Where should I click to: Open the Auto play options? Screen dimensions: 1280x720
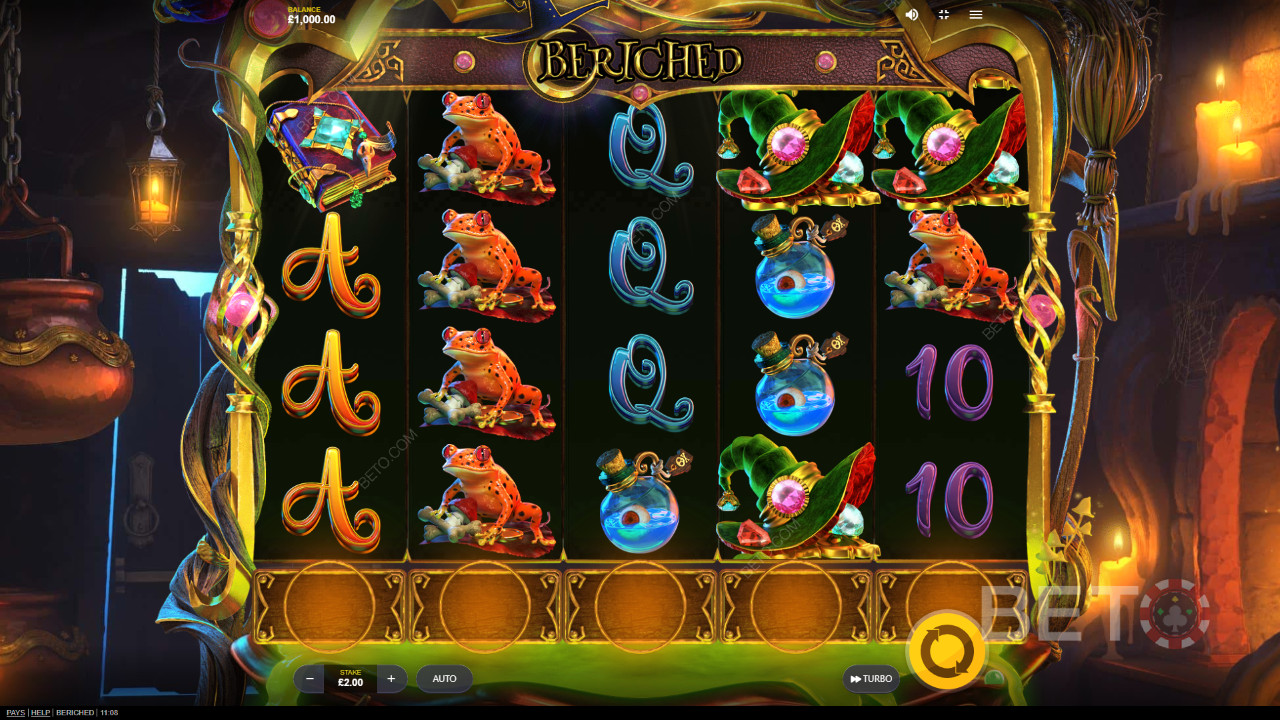pos(444,679)
